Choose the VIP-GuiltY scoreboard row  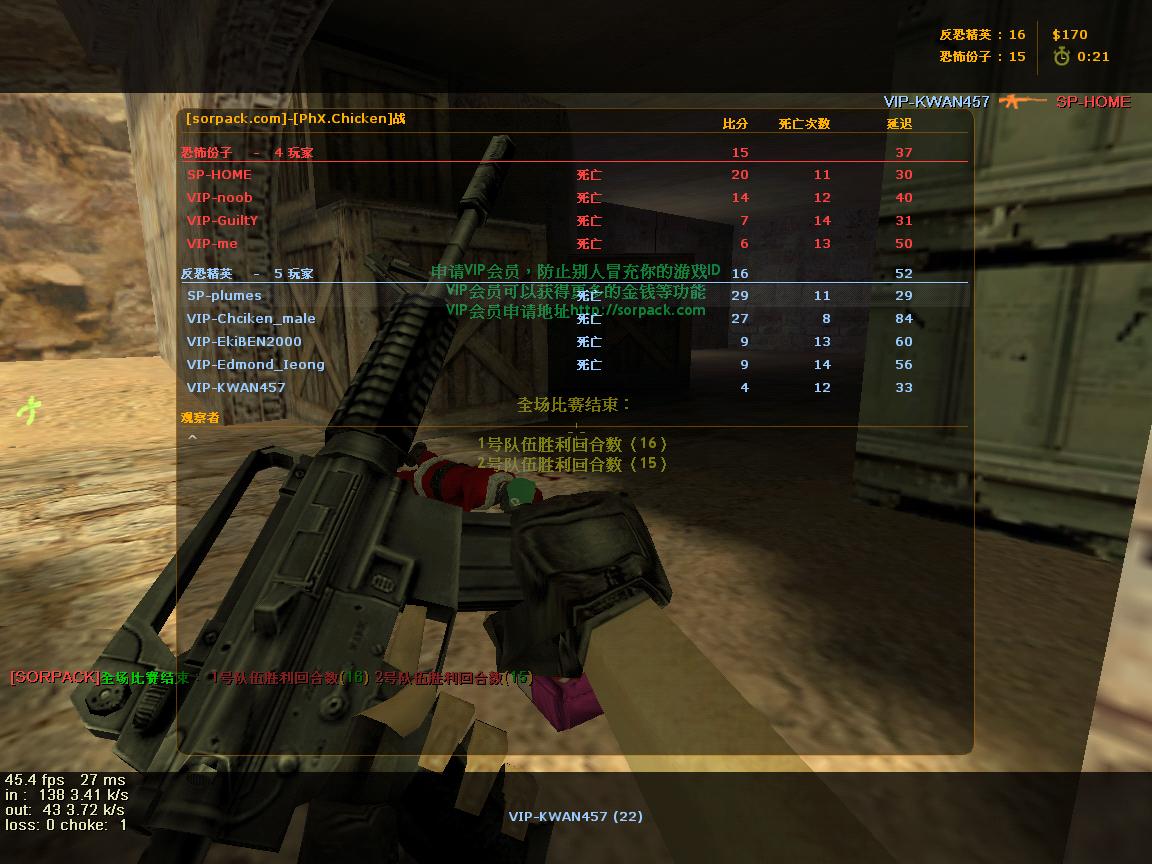[222, 221]
